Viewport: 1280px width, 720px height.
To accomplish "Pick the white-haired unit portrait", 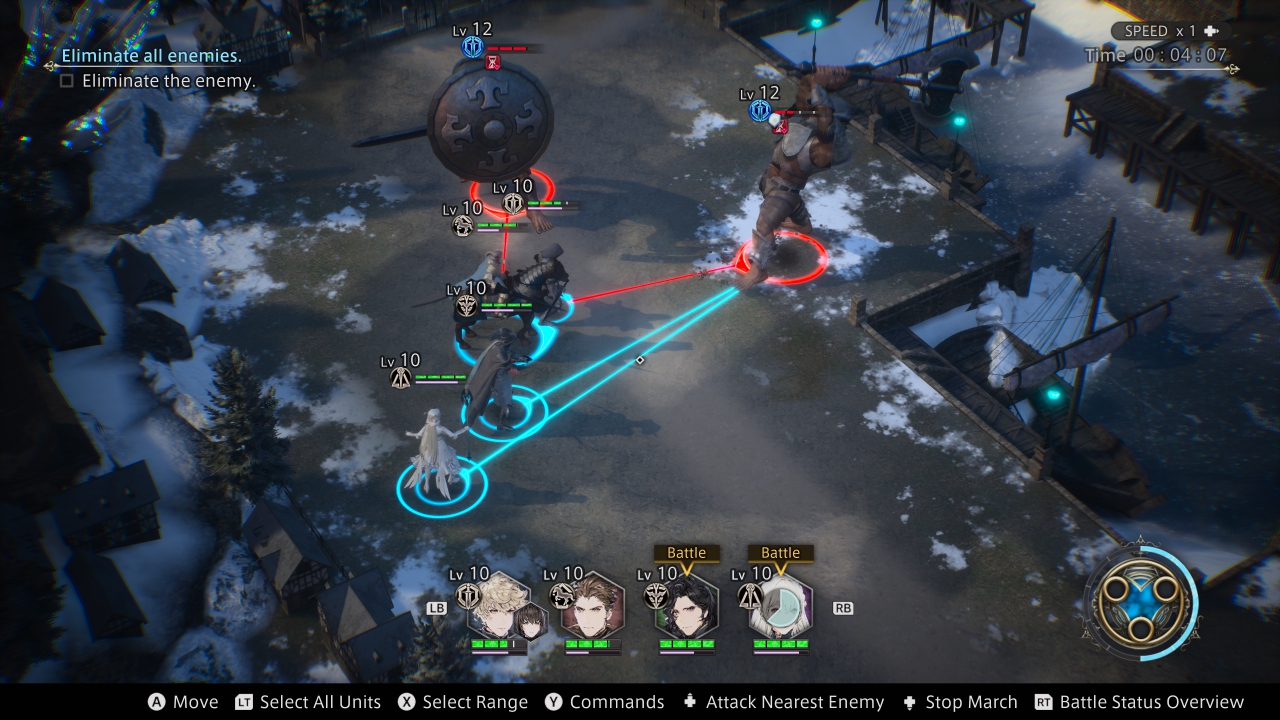I will point(781,606).
